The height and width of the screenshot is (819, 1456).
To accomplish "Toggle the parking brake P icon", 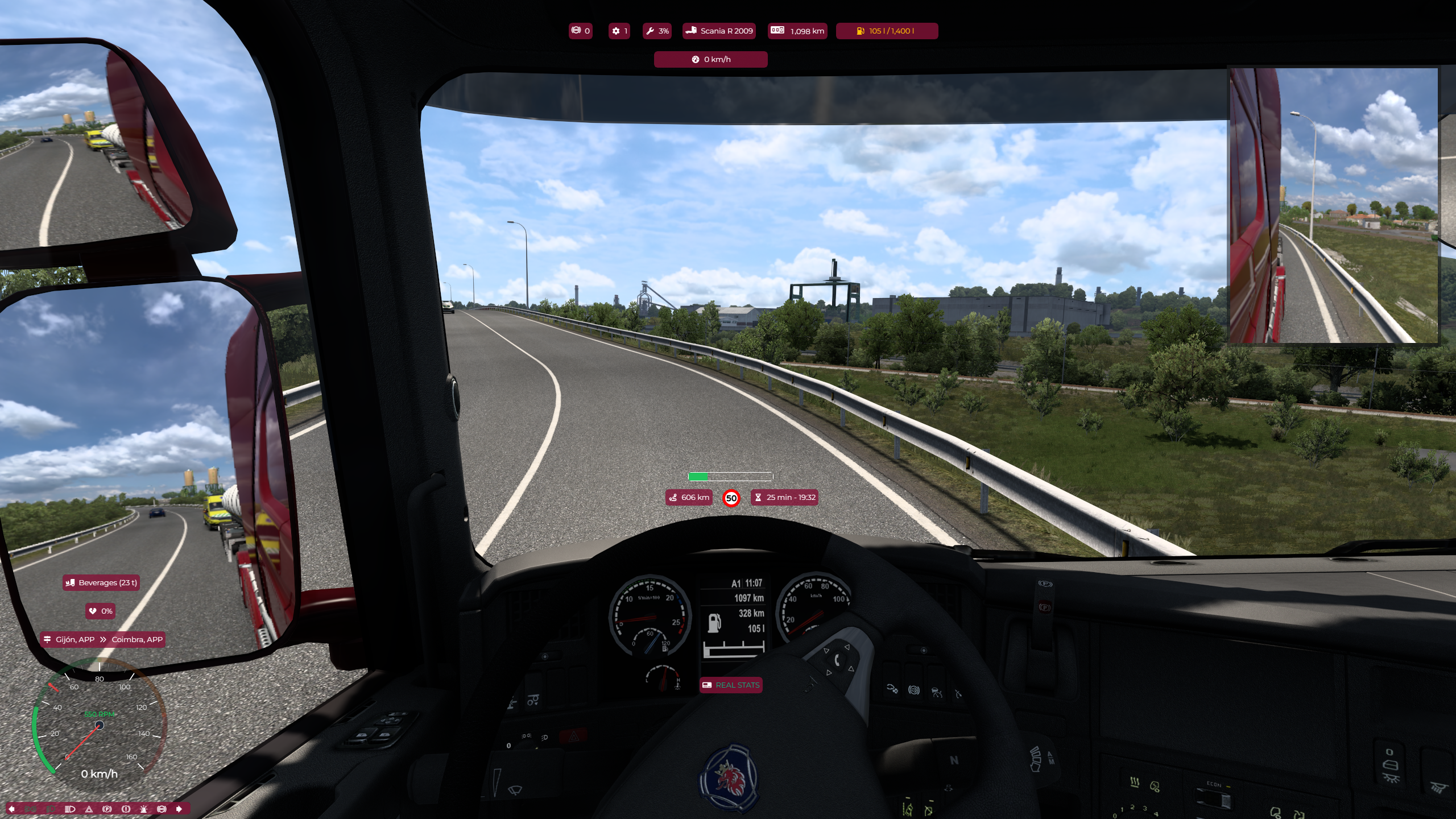I will coord(107,809).
